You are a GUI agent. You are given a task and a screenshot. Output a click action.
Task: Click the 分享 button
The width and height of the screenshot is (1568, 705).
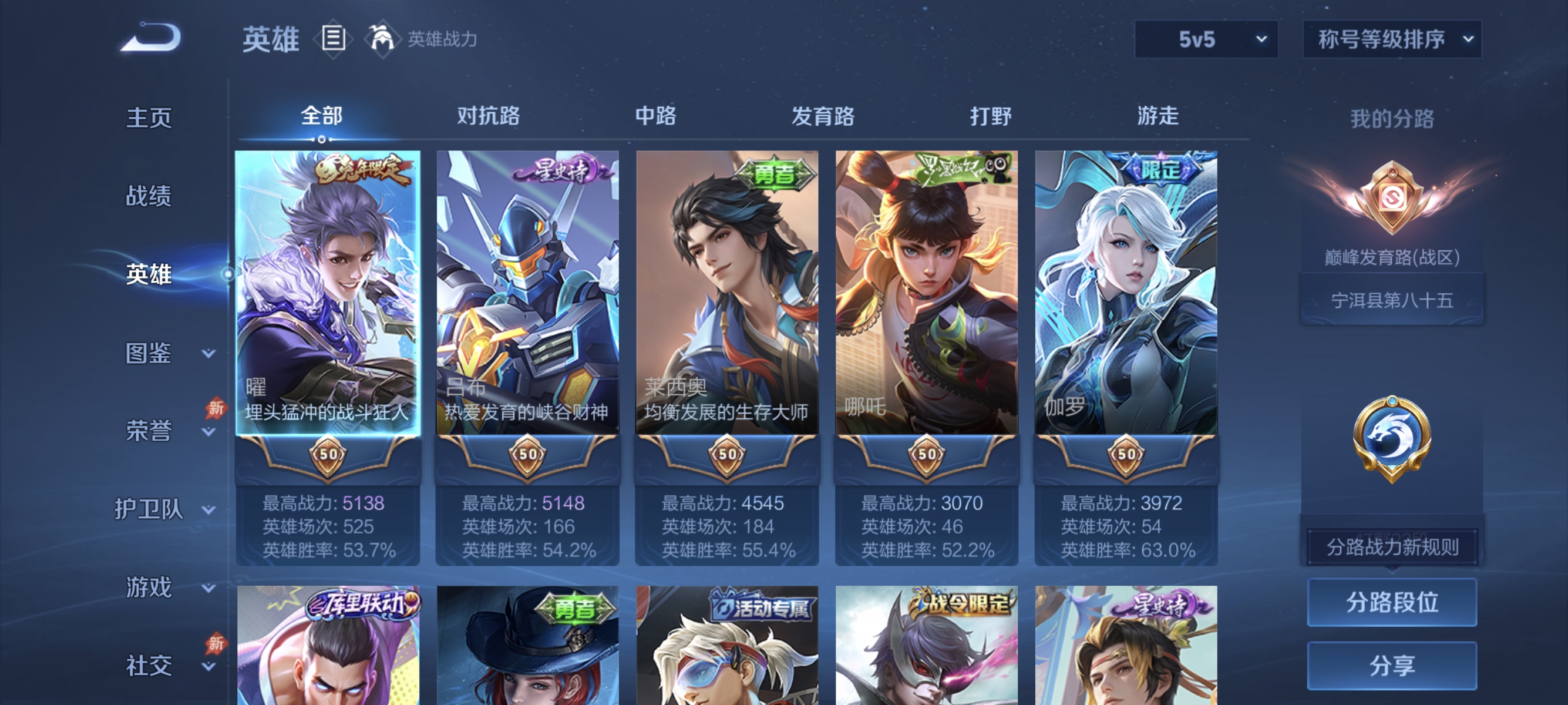point(1392,666)
